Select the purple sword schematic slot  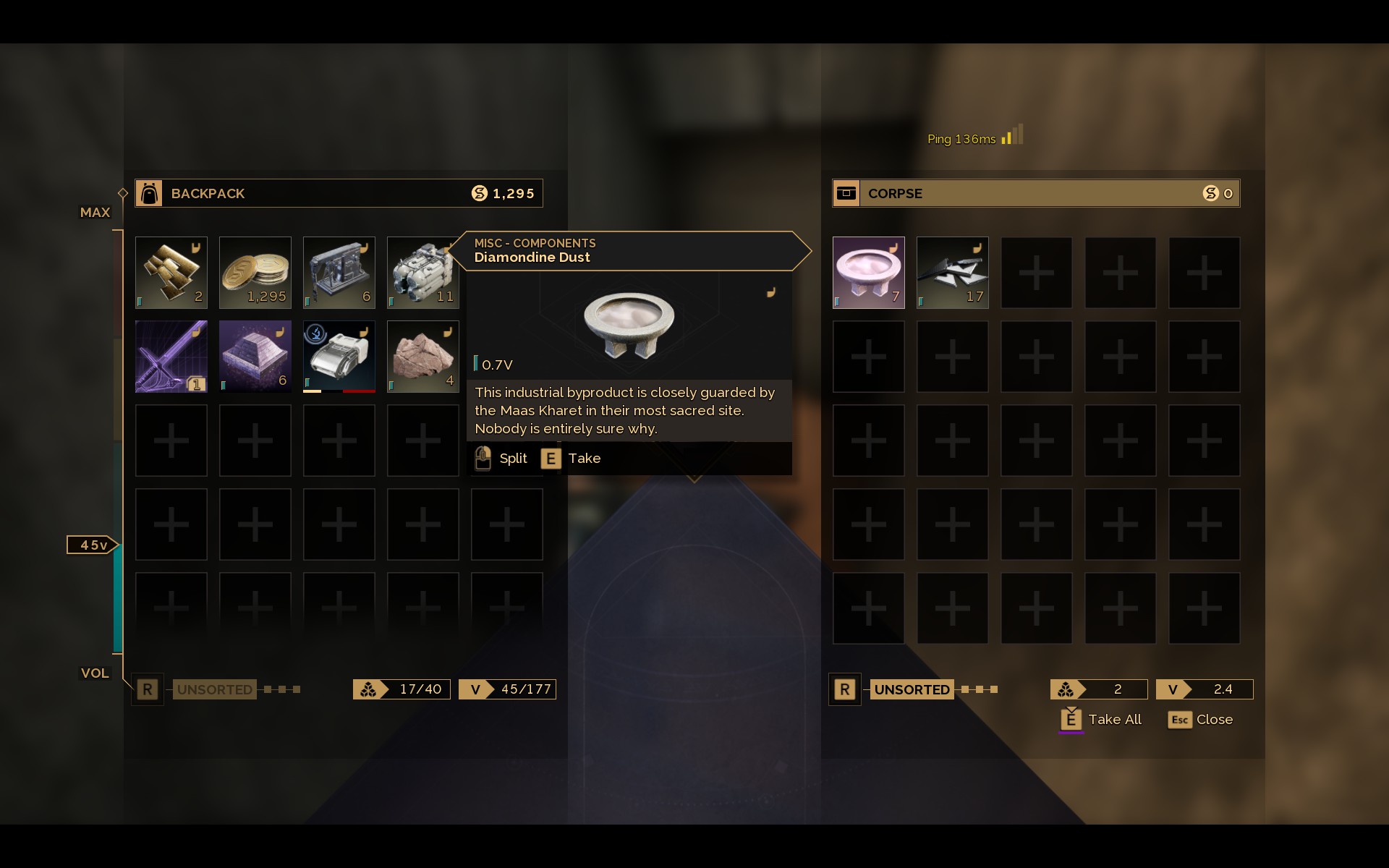pos(171,357)
